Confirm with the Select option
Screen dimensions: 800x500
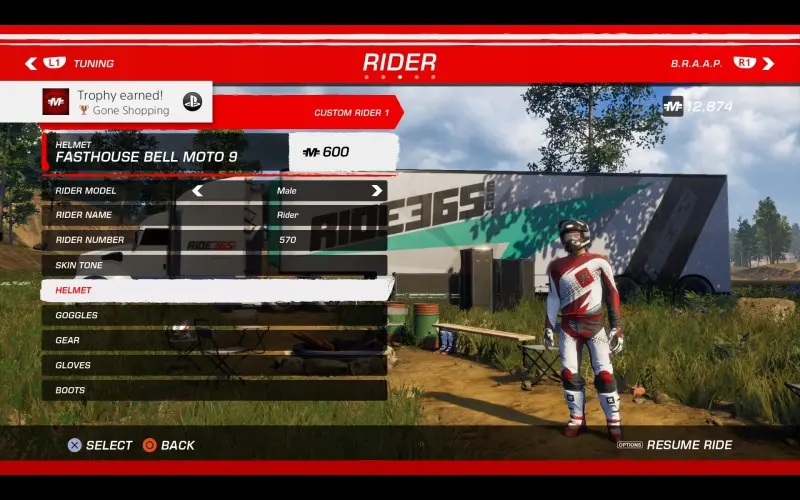(100, 445)
